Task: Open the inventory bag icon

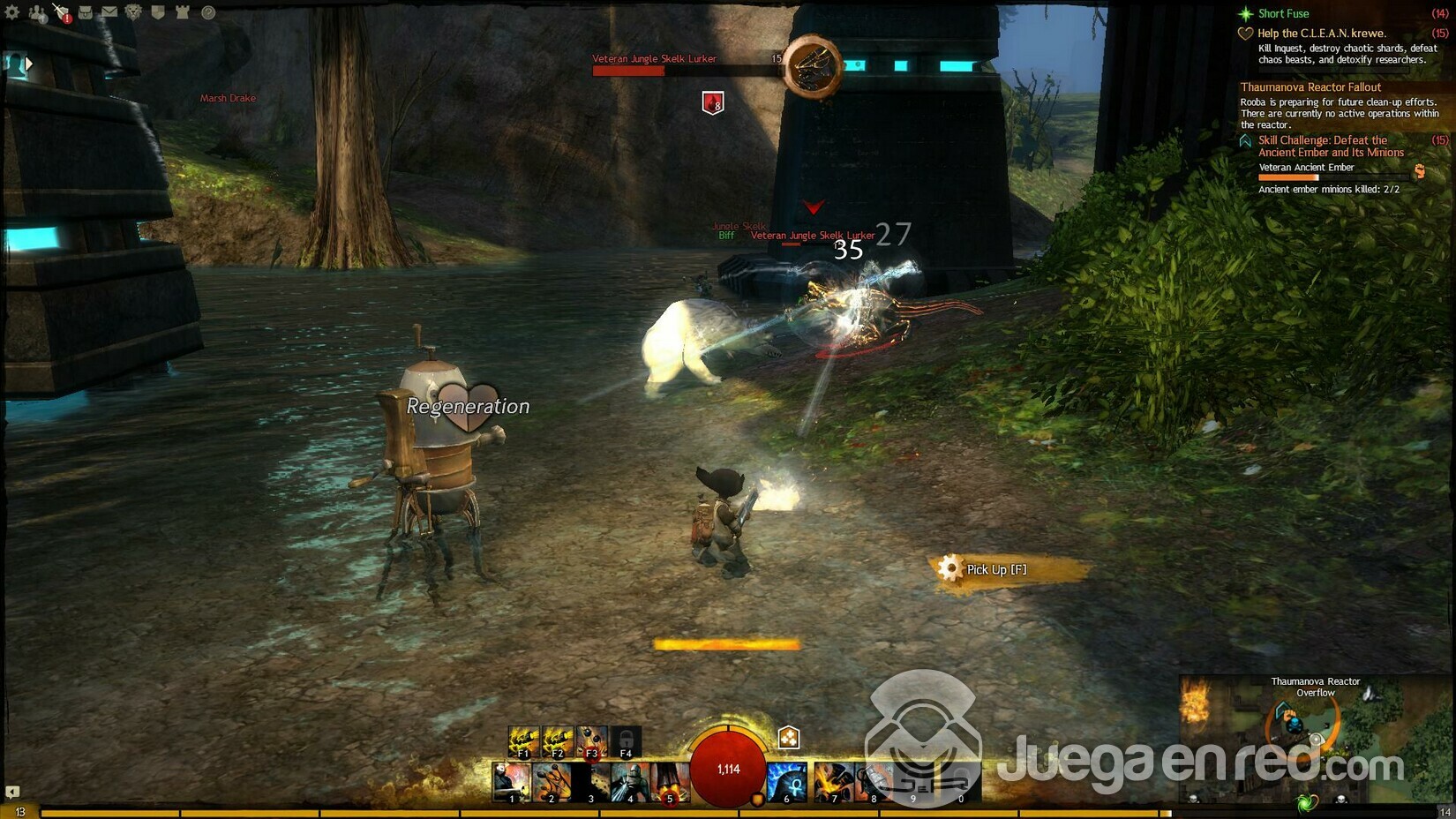Action: pos(86,12)
